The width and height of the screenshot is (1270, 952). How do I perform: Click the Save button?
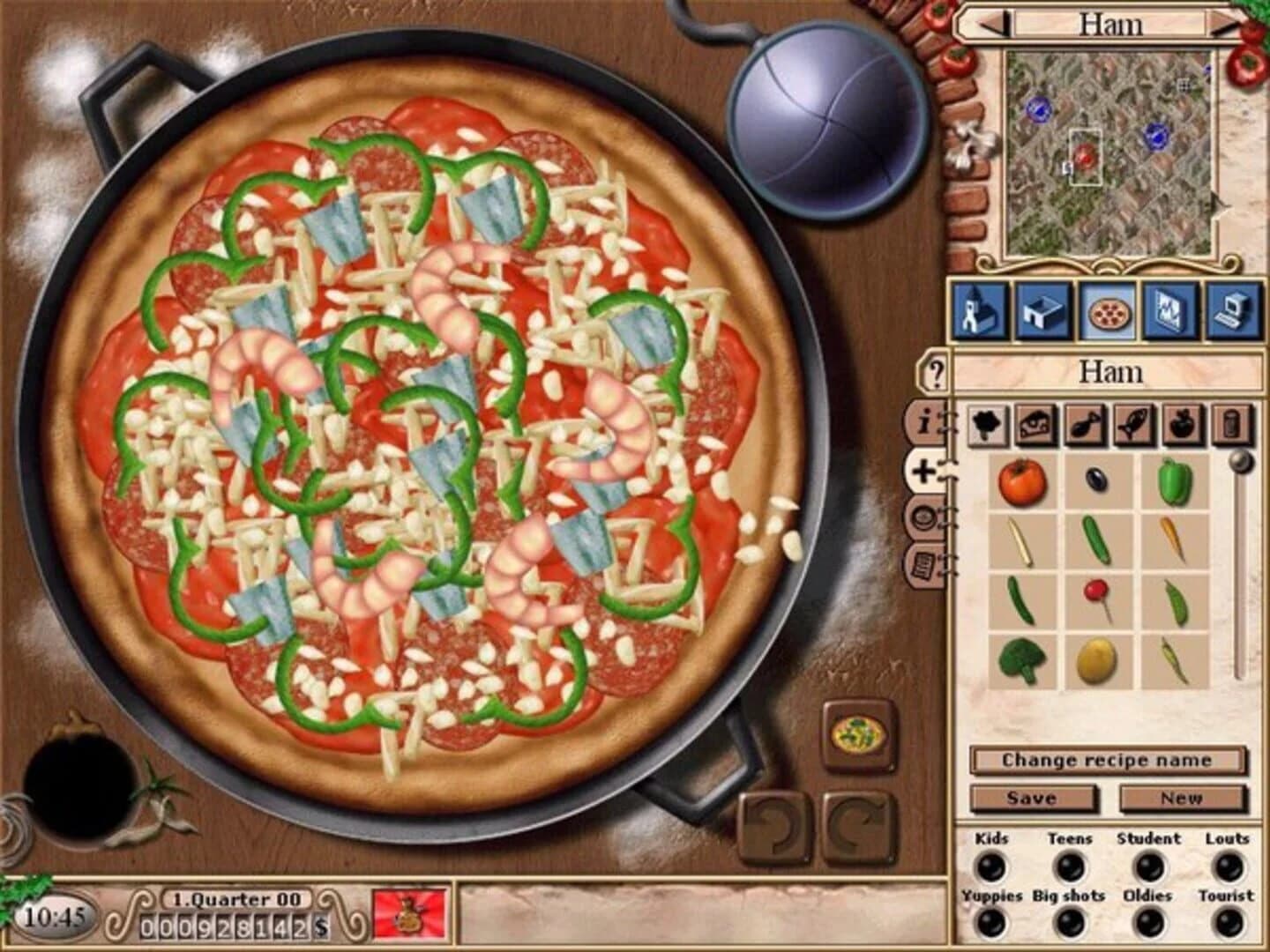tap(1031, 798)
